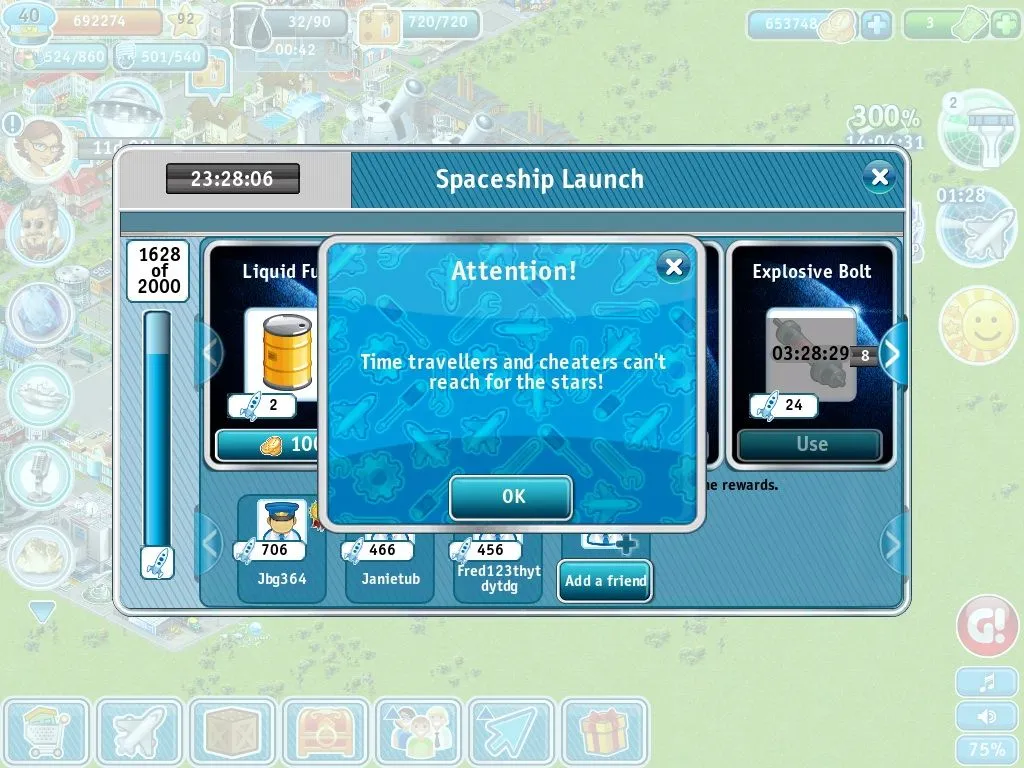
Task: Open the friends neighbors menu
Action: 417,733
